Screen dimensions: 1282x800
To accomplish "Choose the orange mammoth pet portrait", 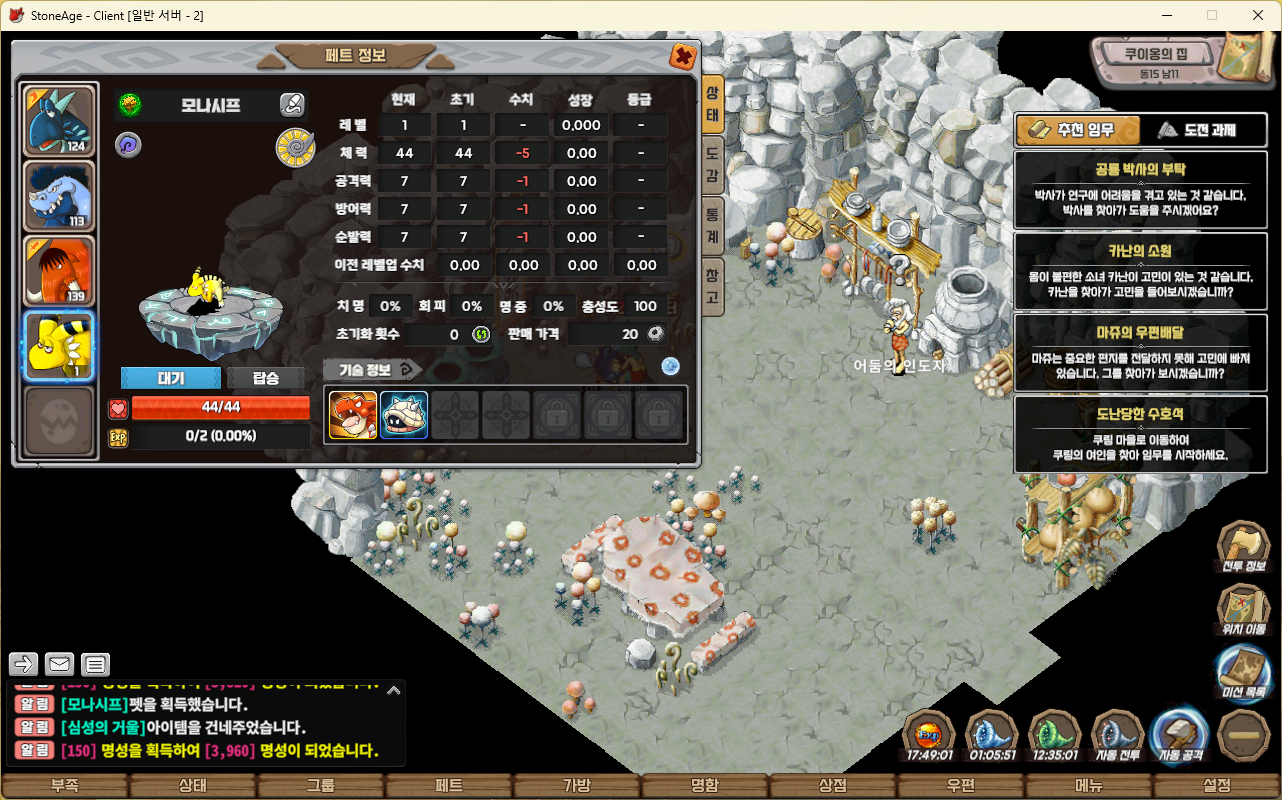I will (59, 271).
